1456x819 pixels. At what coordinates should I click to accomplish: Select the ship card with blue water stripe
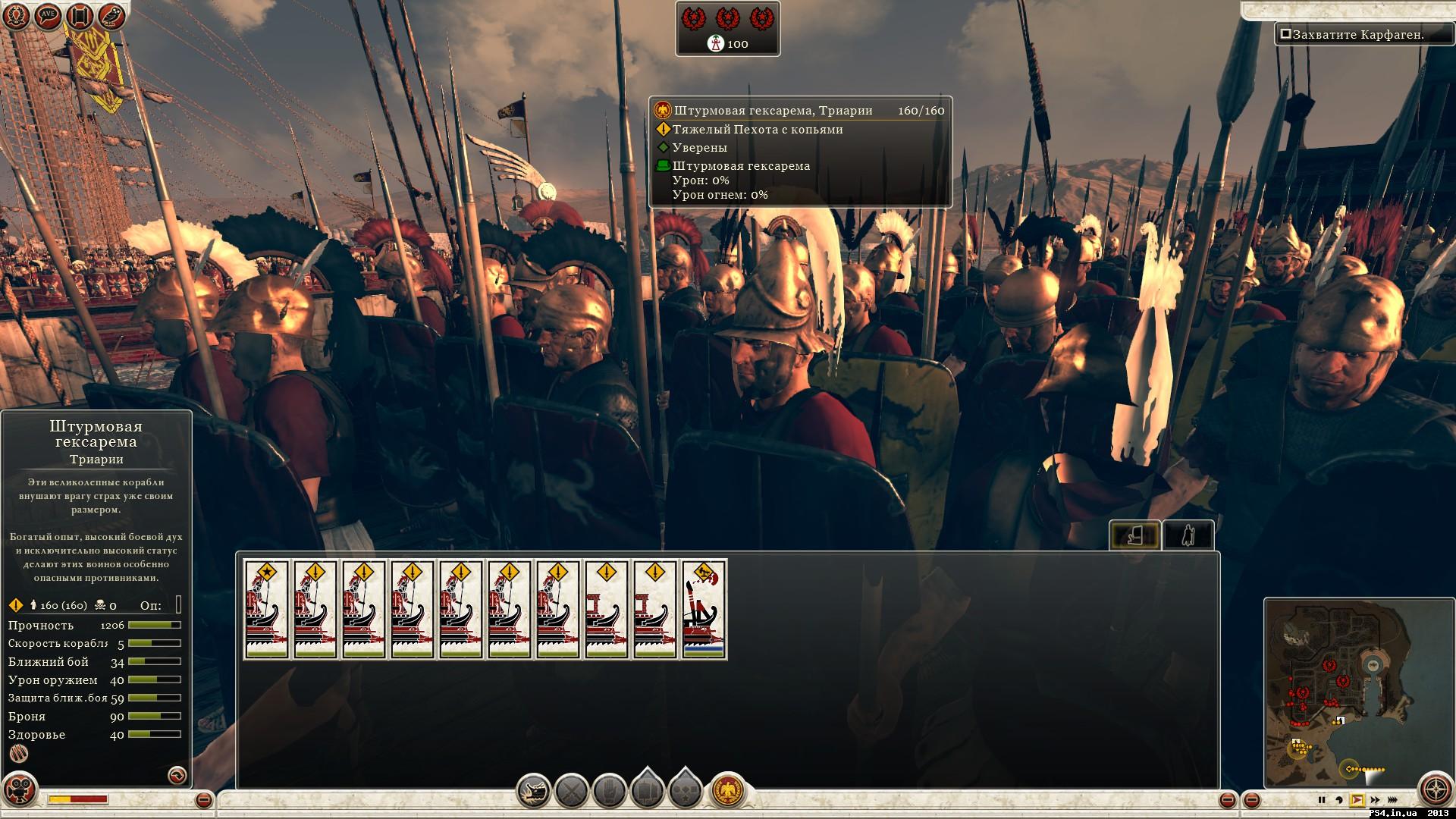(704, 609)
